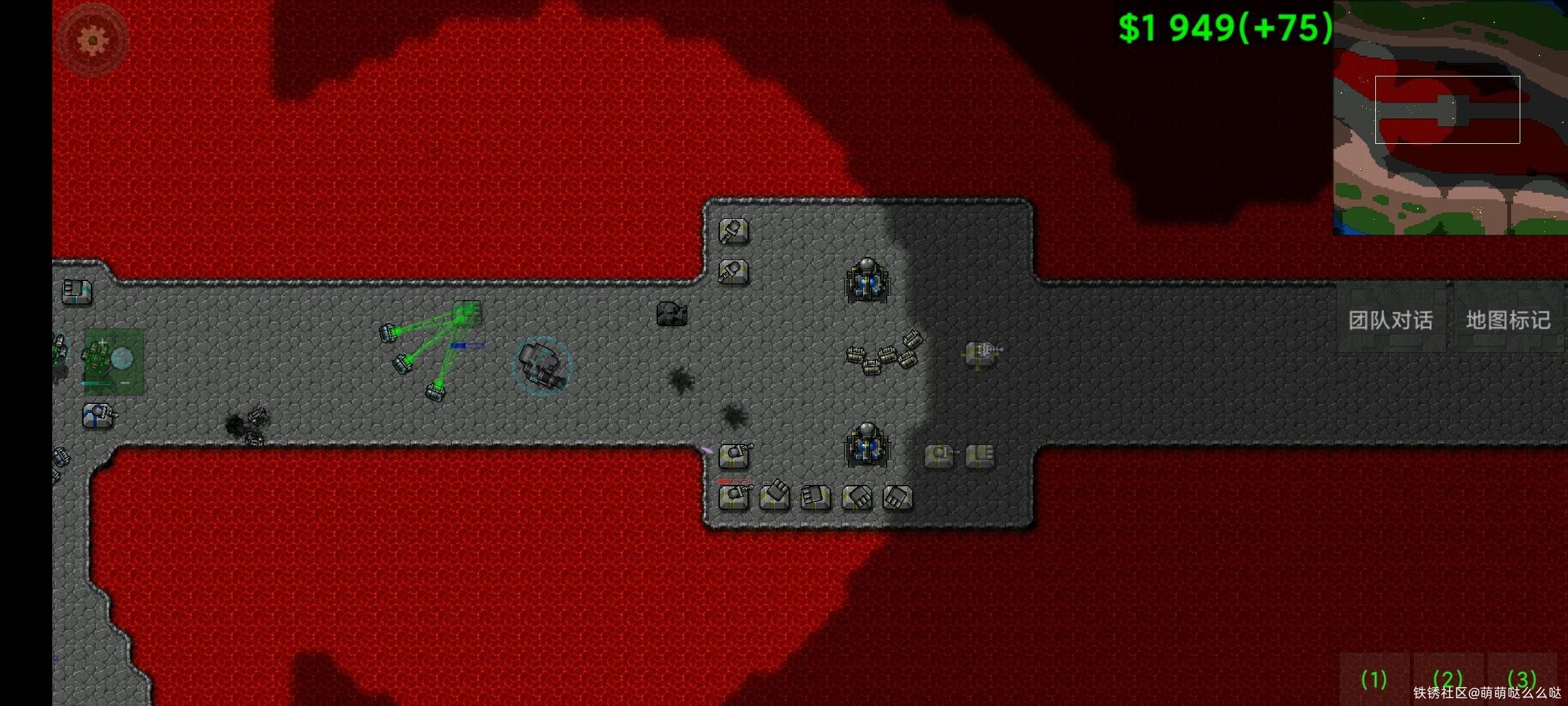
Task: Open the 团队对话 team chat
Action: (1391, 320)
